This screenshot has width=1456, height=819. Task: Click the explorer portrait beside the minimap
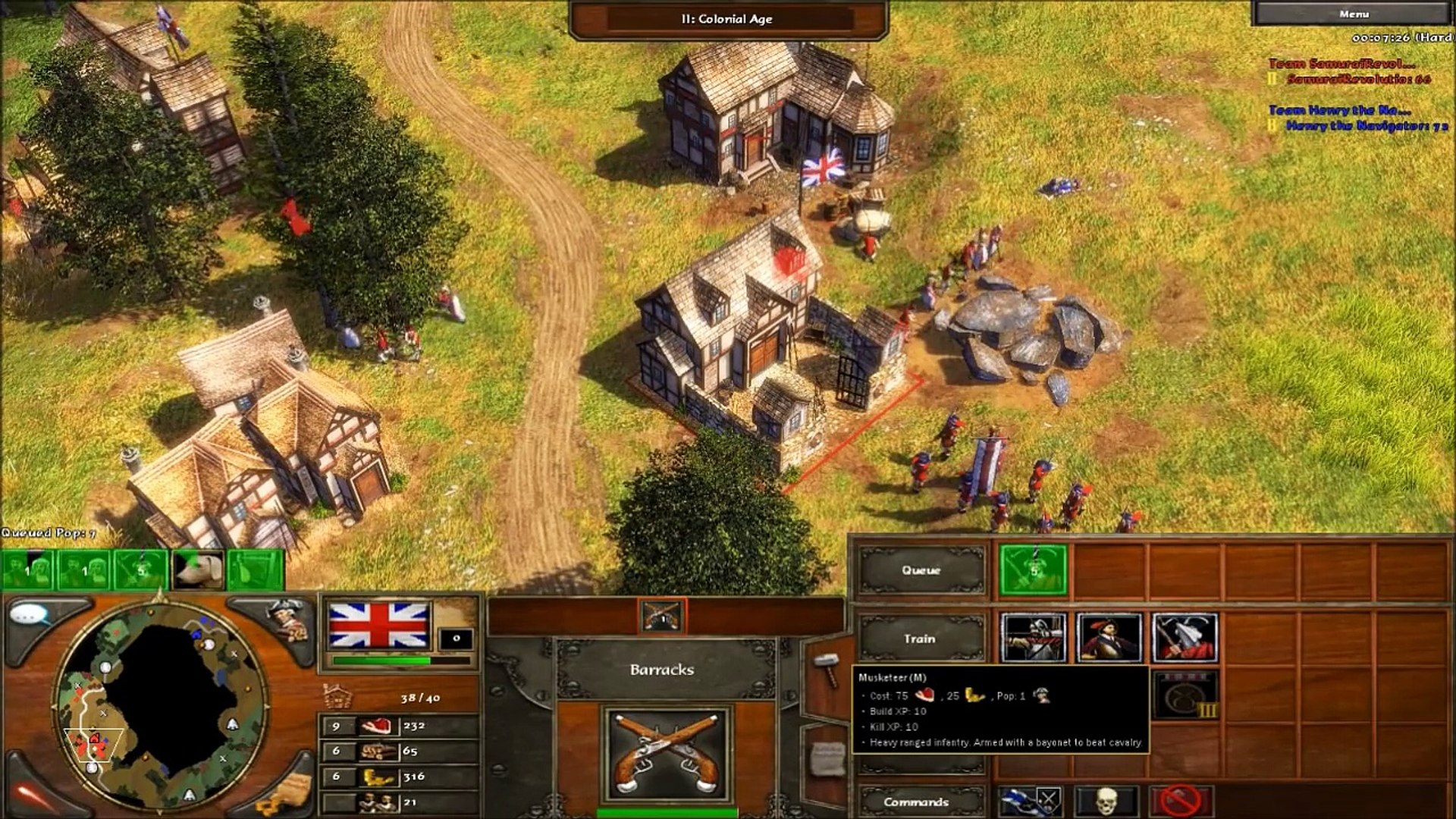click(288, 618)
